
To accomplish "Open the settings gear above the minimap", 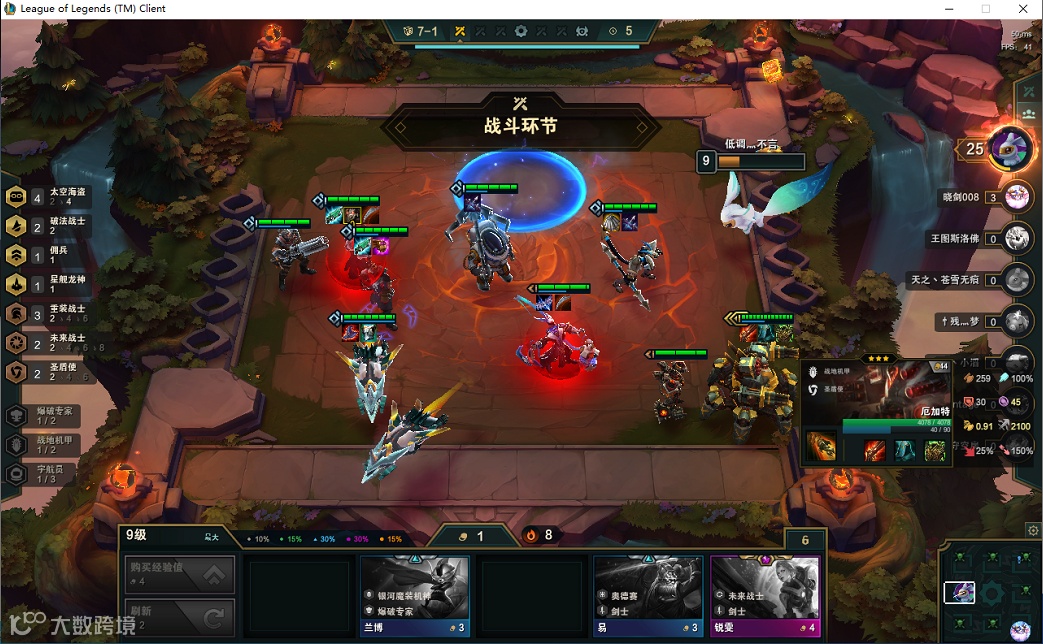I will point(1033,530).
